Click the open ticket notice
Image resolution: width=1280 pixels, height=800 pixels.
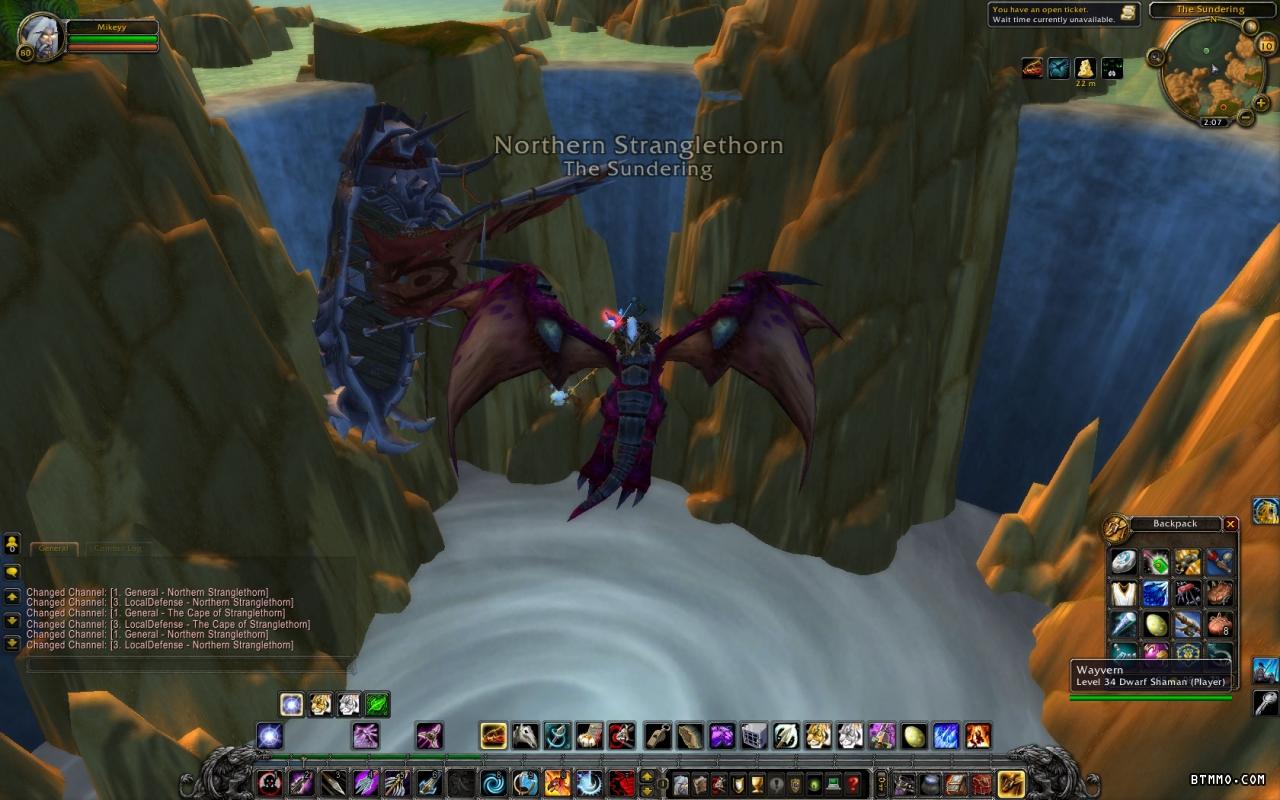[x=1064, y=14]
